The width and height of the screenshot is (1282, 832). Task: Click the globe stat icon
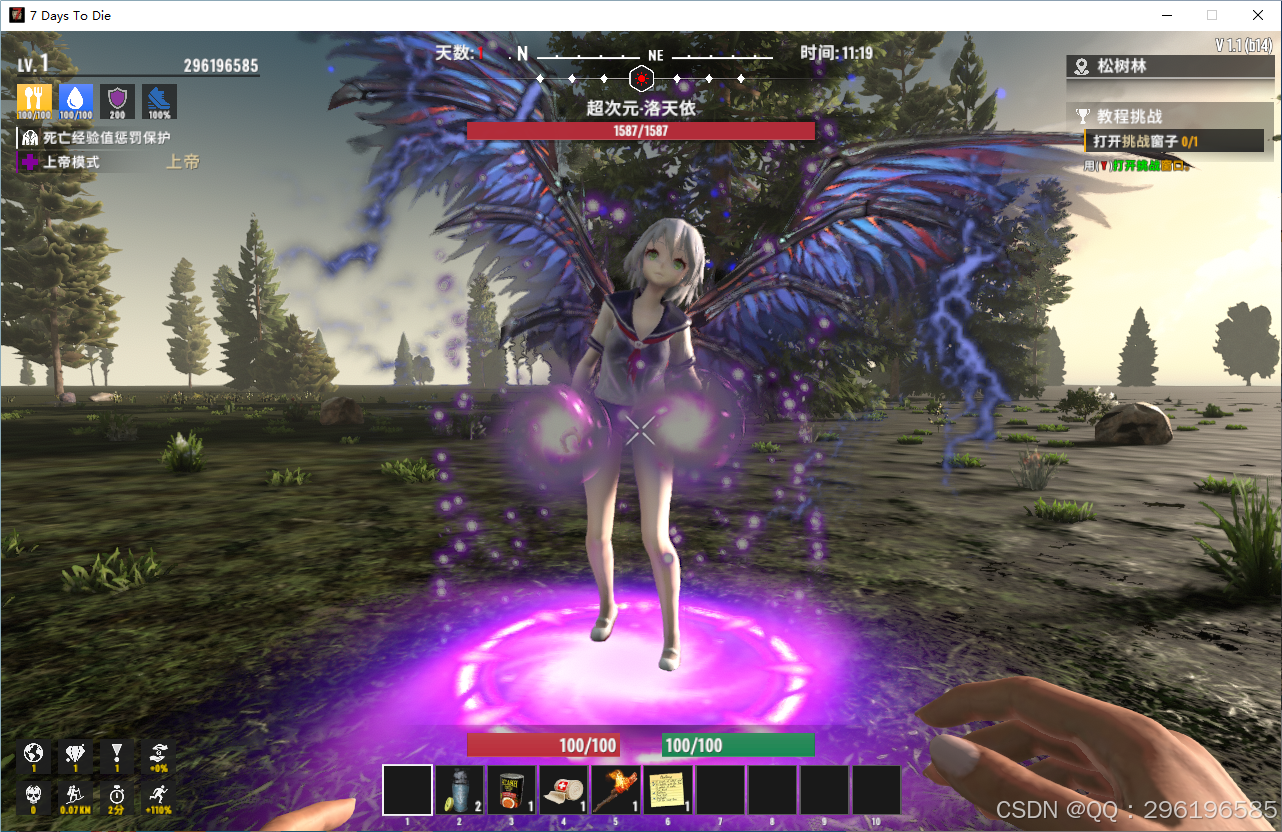click(34, 755)
